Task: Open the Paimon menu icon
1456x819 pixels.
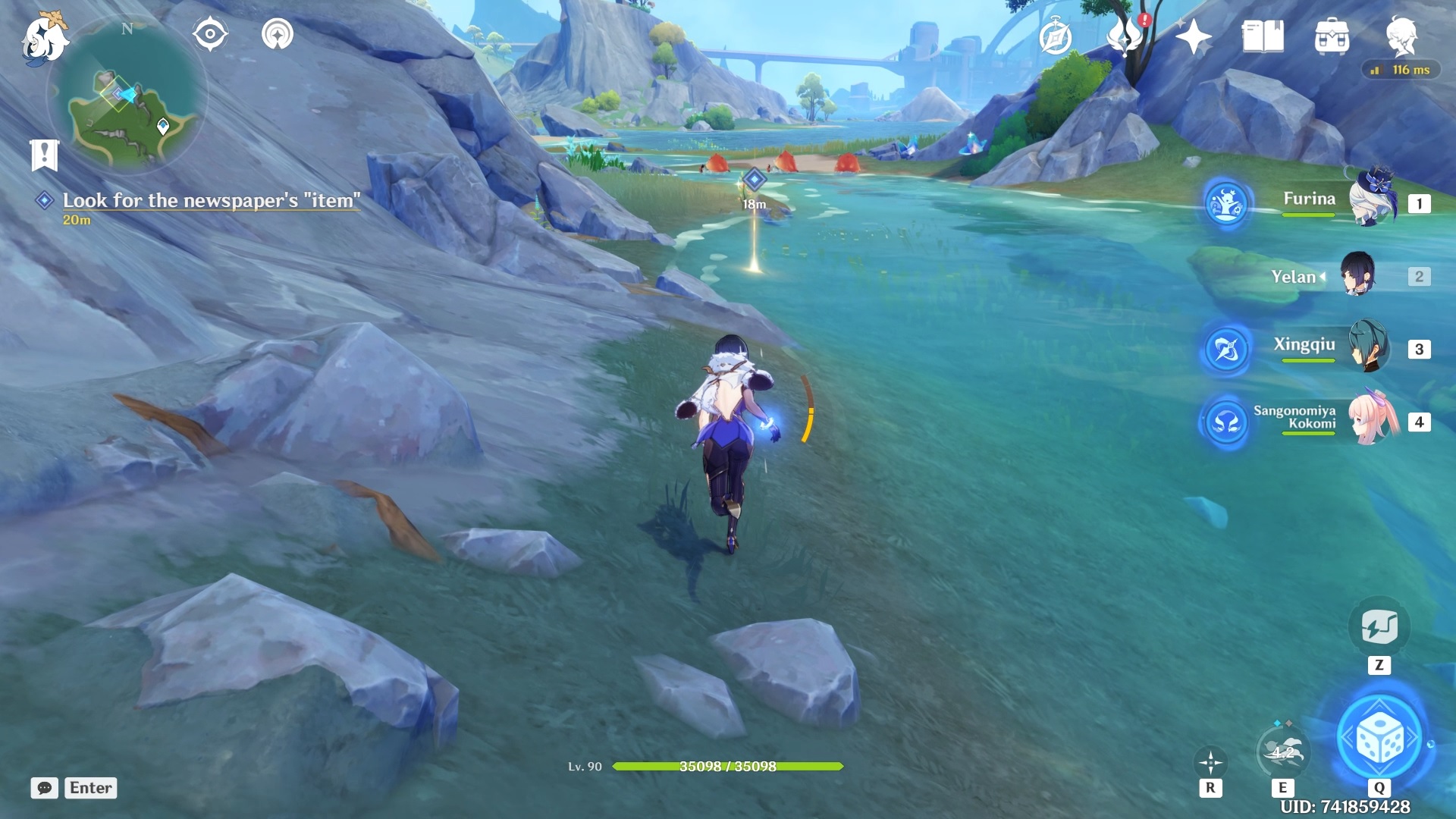Action: coord(44,38)
